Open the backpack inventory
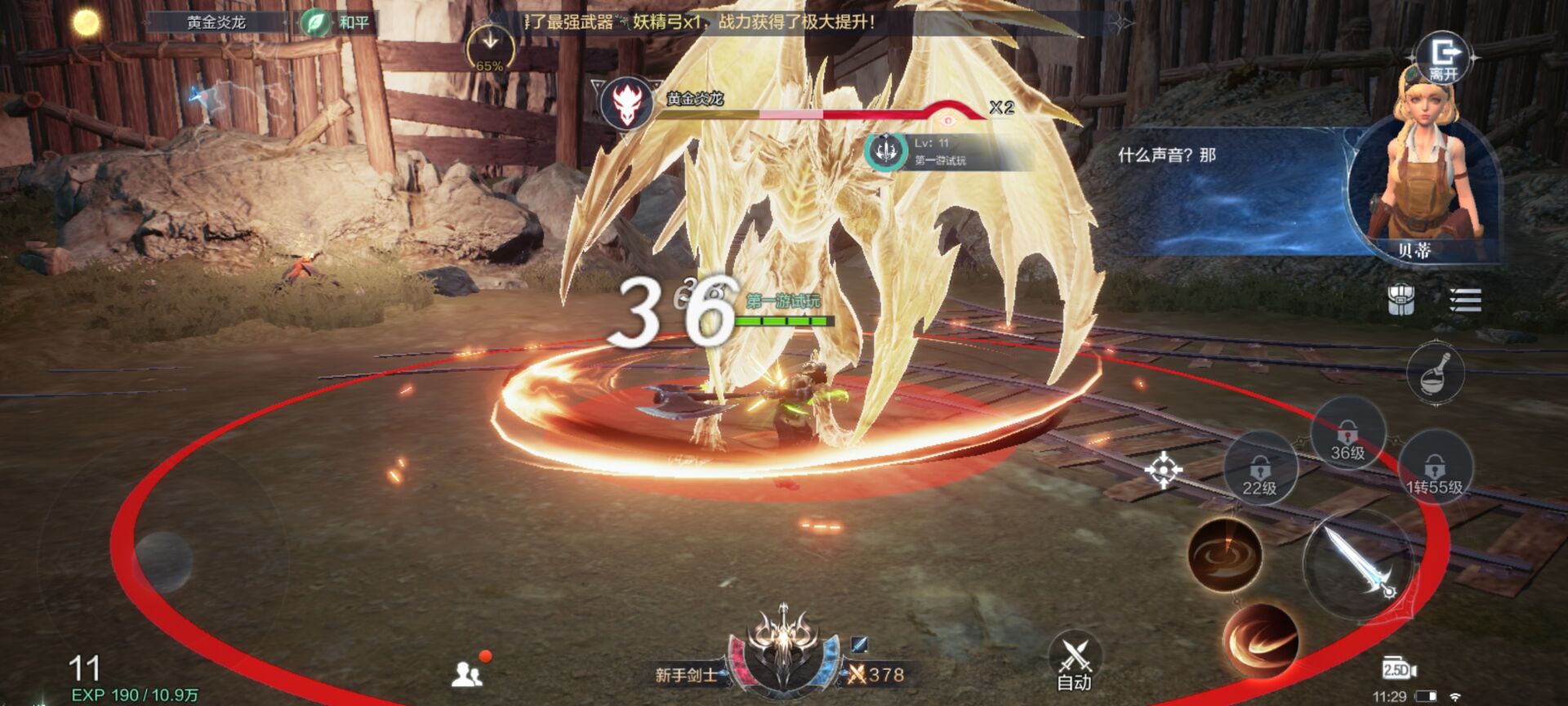1568x706 pixels. (x=1401, y=300)
